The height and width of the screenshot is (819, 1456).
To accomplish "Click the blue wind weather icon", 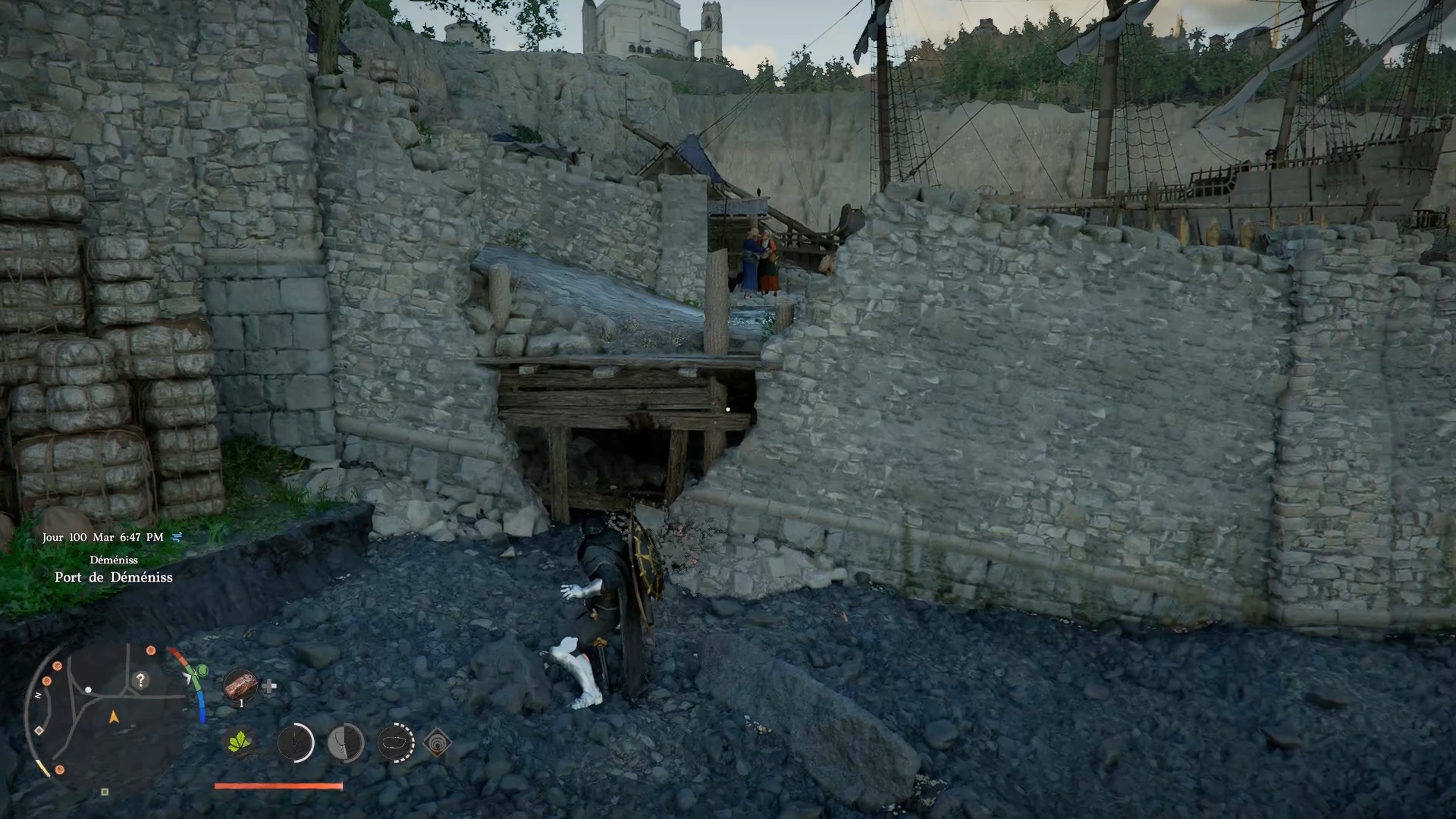I will click(177, 537).
